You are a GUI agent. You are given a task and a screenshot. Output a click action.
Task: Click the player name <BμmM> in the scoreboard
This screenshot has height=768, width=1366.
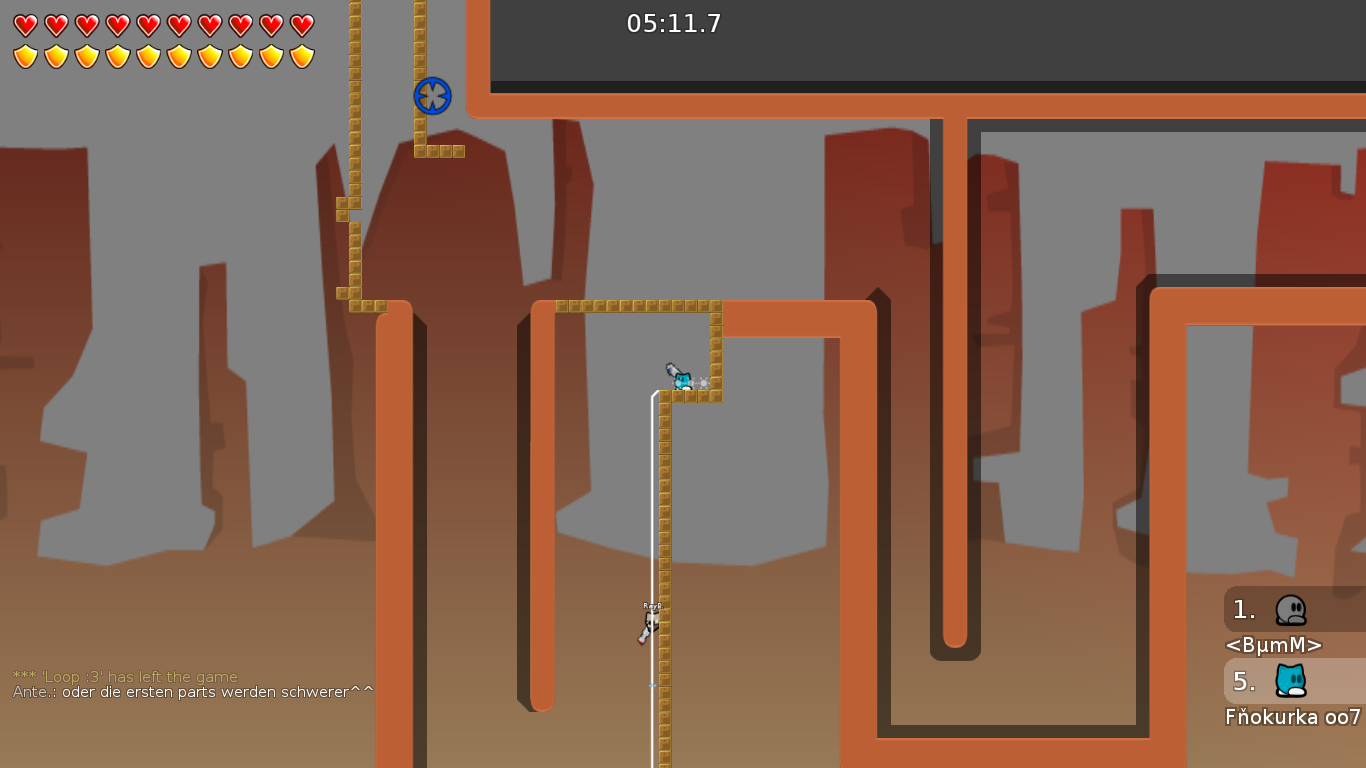pyautogui.click(x=1275, y=645)
